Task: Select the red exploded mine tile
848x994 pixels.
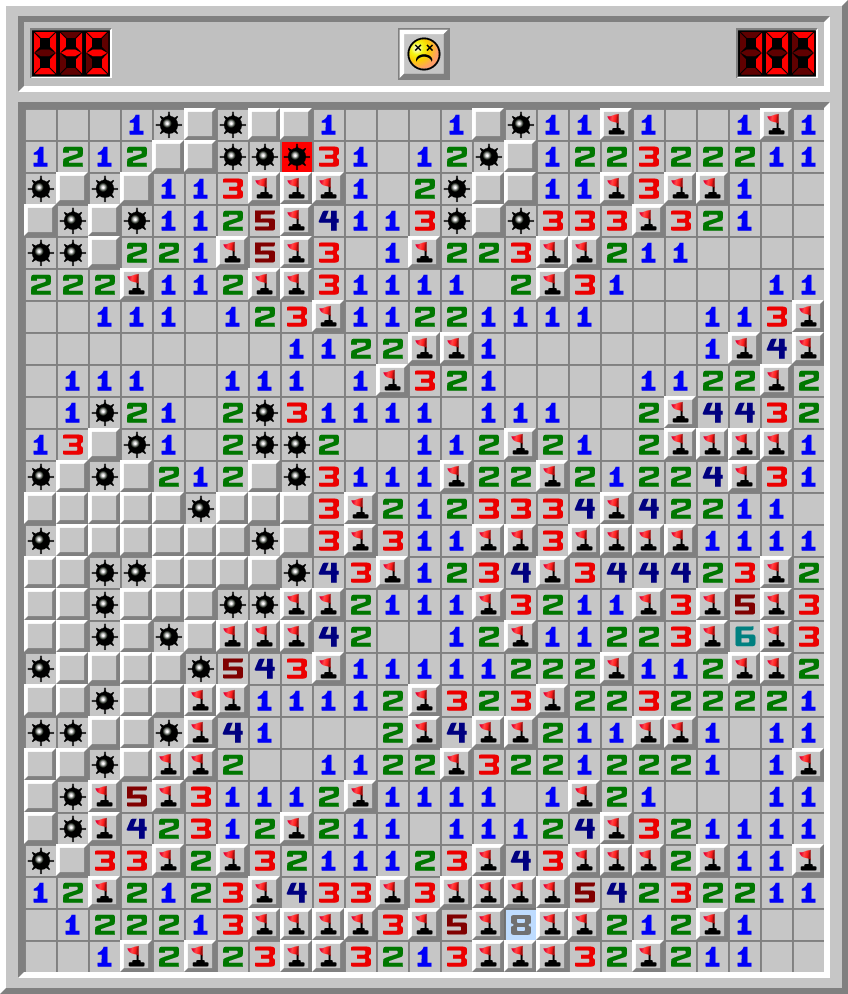Action: tap(296, 157)
